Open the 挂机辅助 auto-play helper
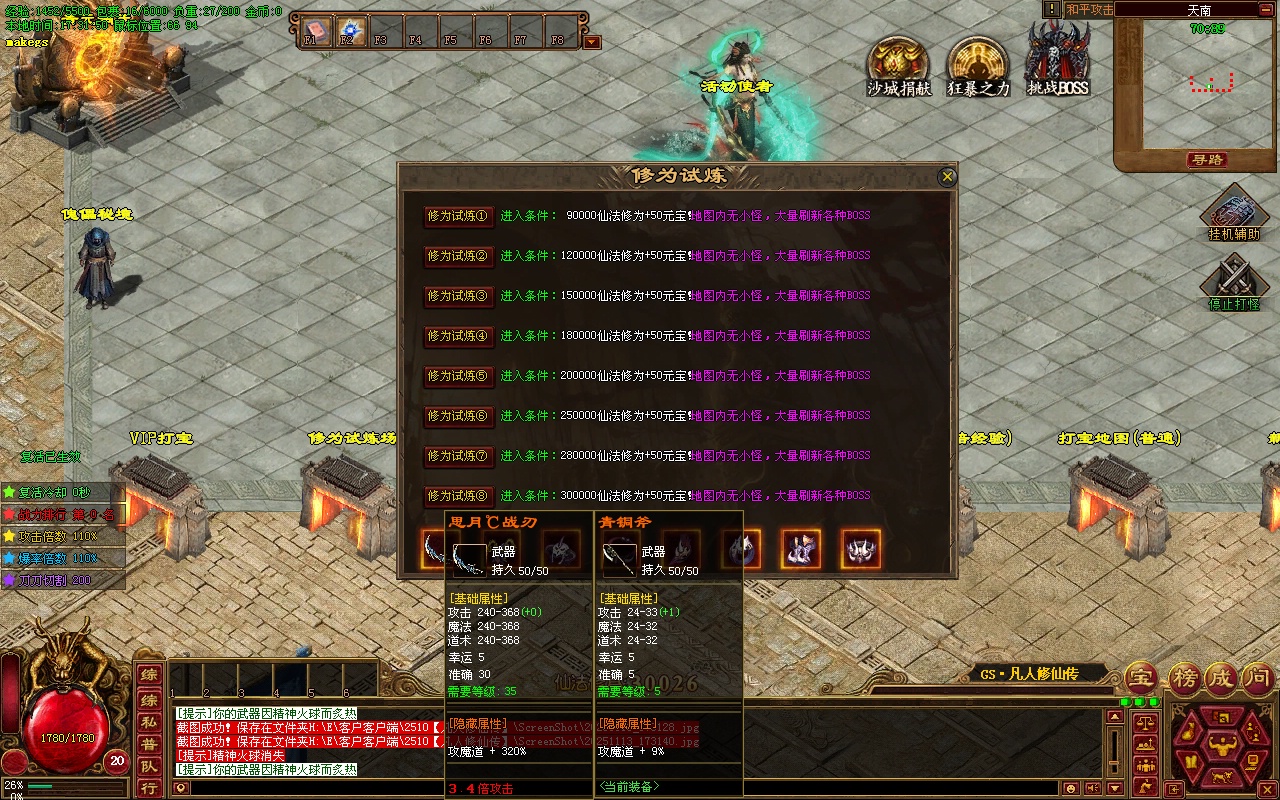 click(x=1234, y=212)
